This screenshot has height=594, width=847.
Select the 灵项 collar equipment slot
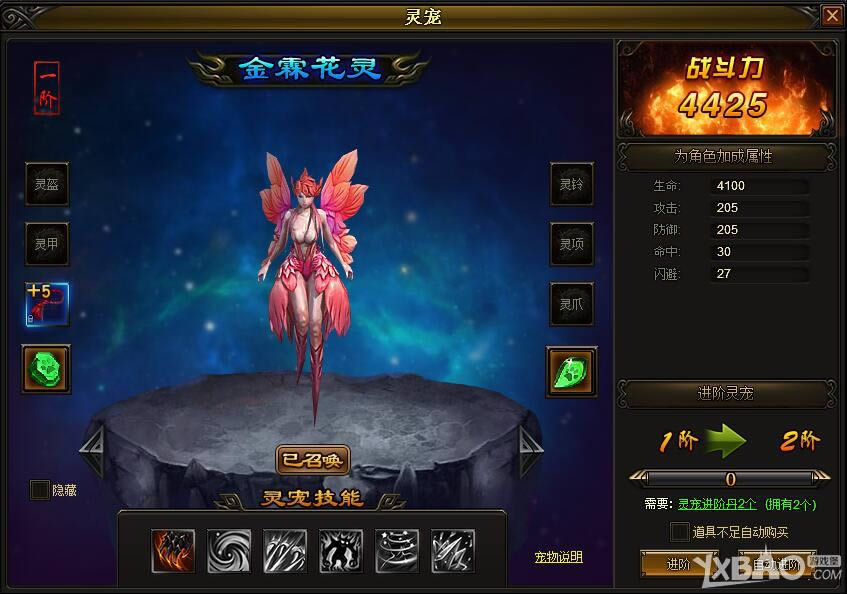coord(571,244)
